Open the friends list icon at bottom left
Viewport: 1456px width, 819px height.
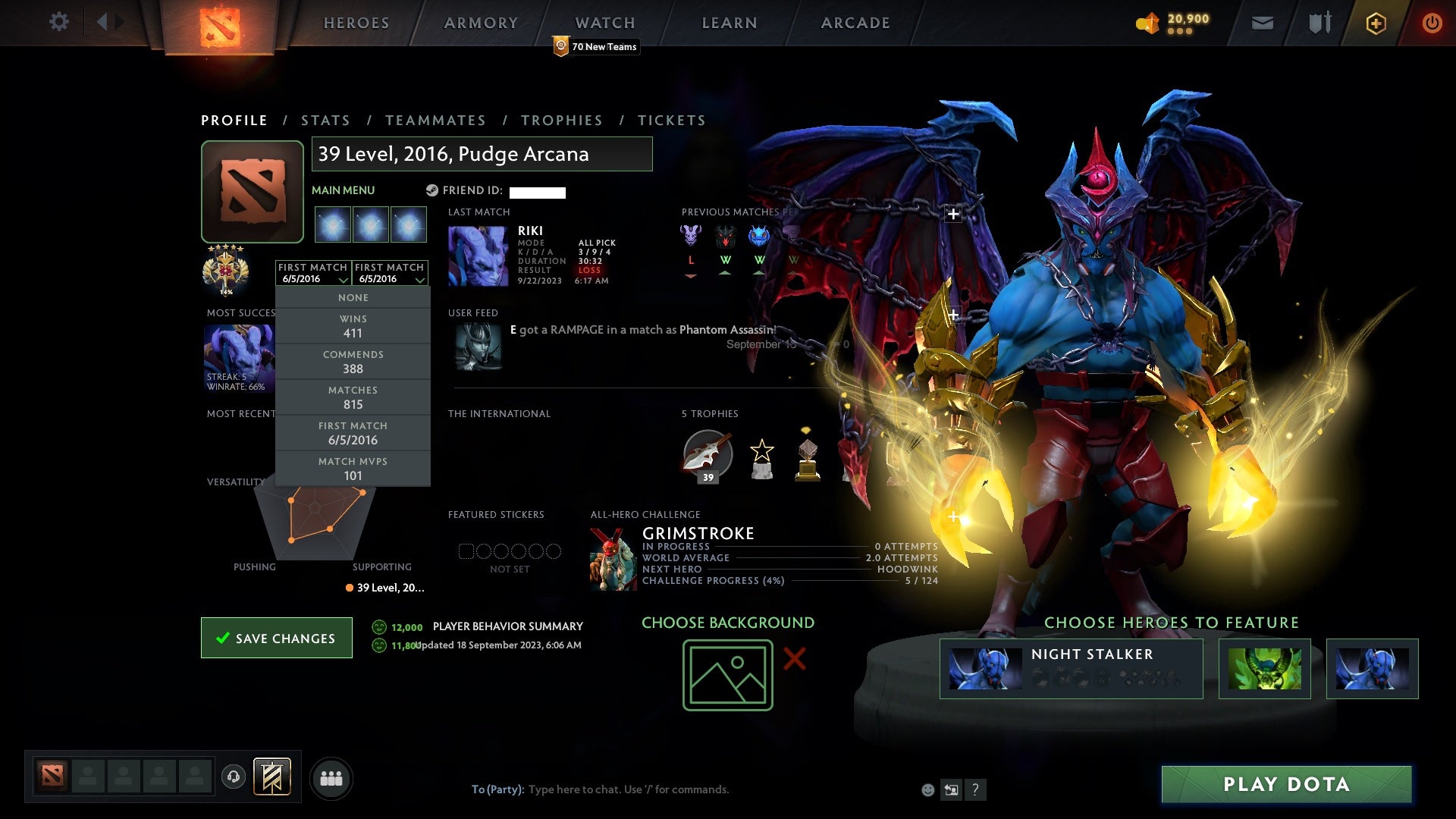tap(331, 777)
